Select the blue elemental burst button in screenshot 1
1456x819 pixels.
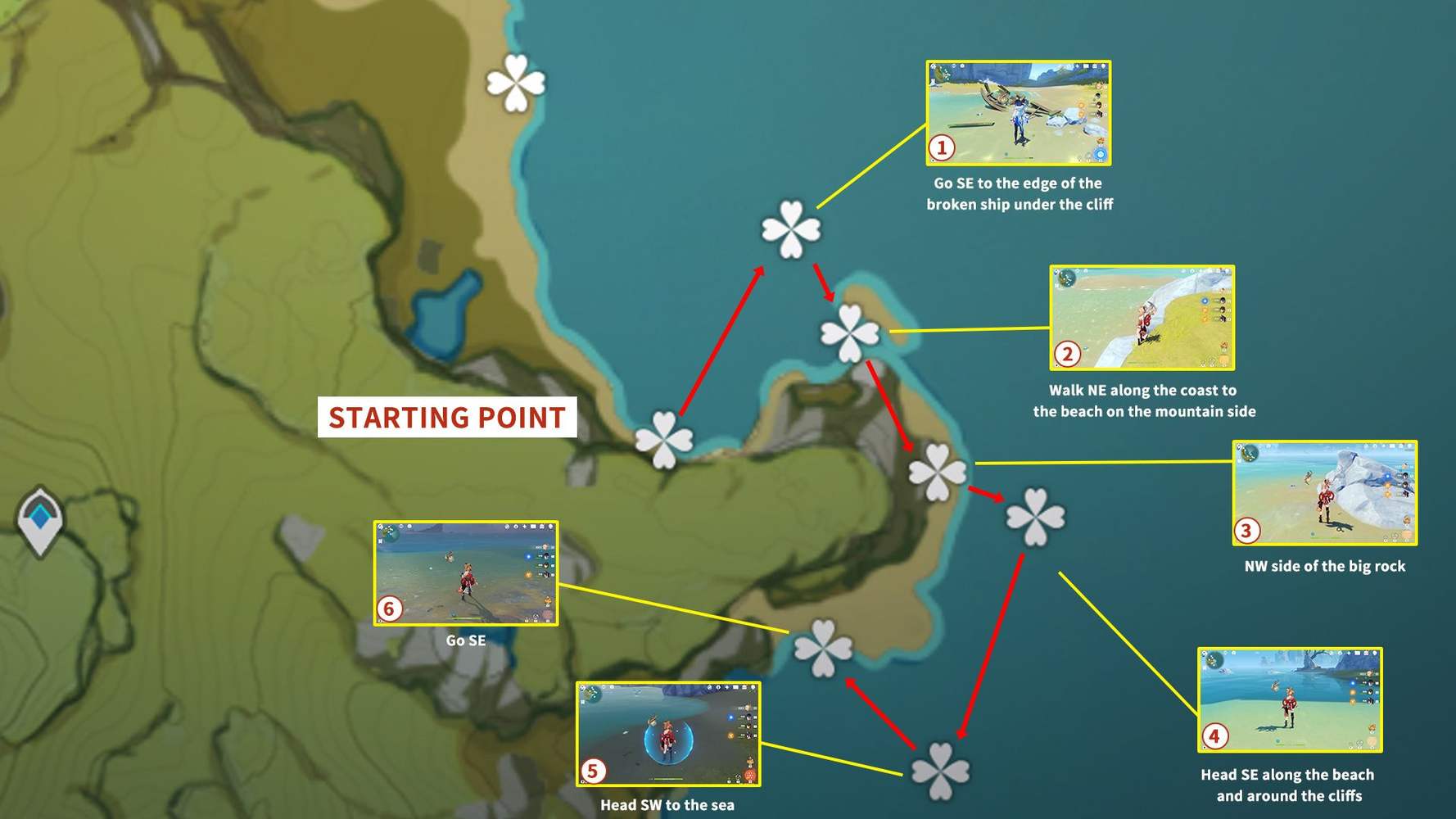click(x=1100, y=153)
